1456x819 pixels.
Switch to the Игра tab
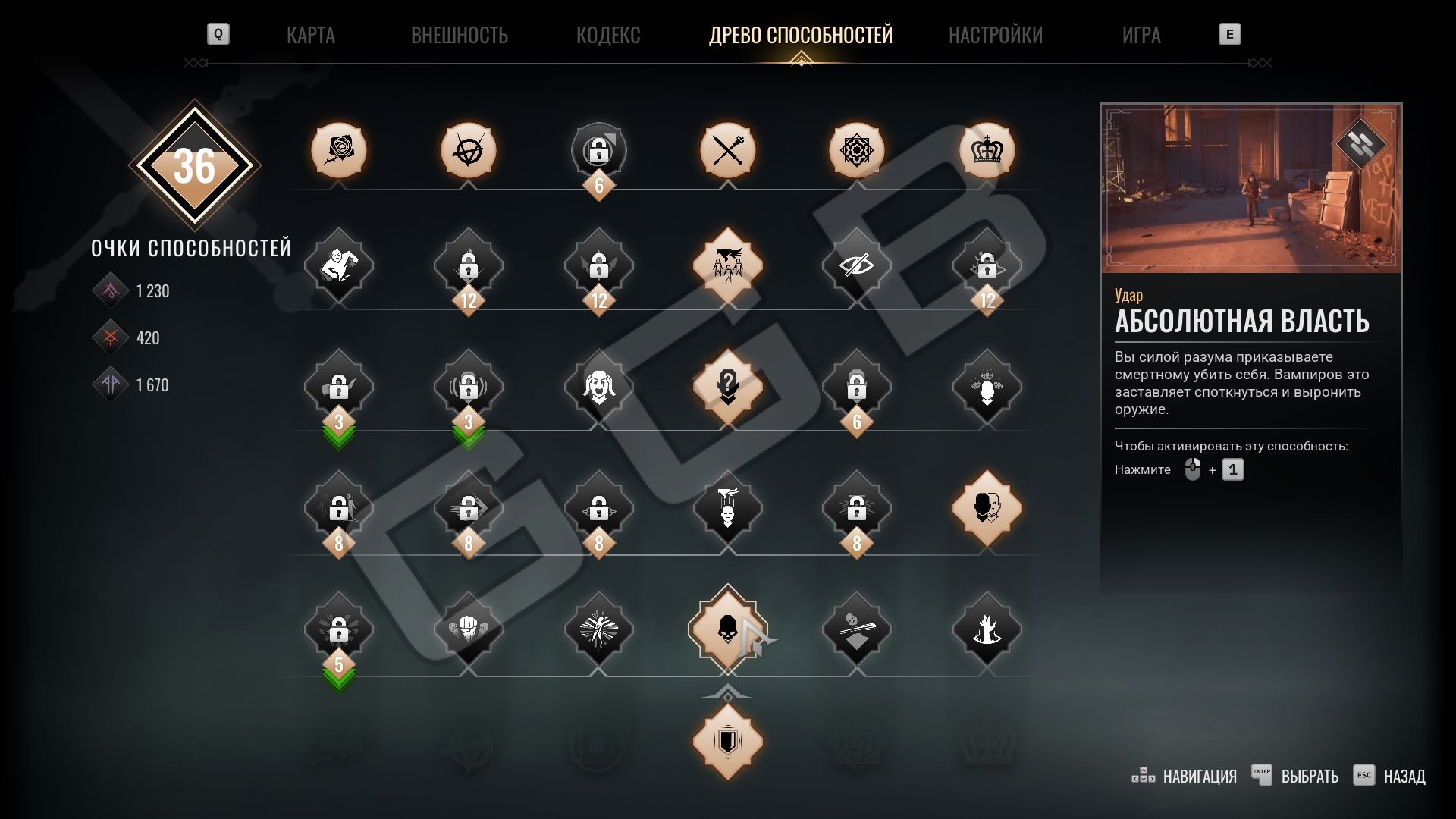[x=1141, y=35]
